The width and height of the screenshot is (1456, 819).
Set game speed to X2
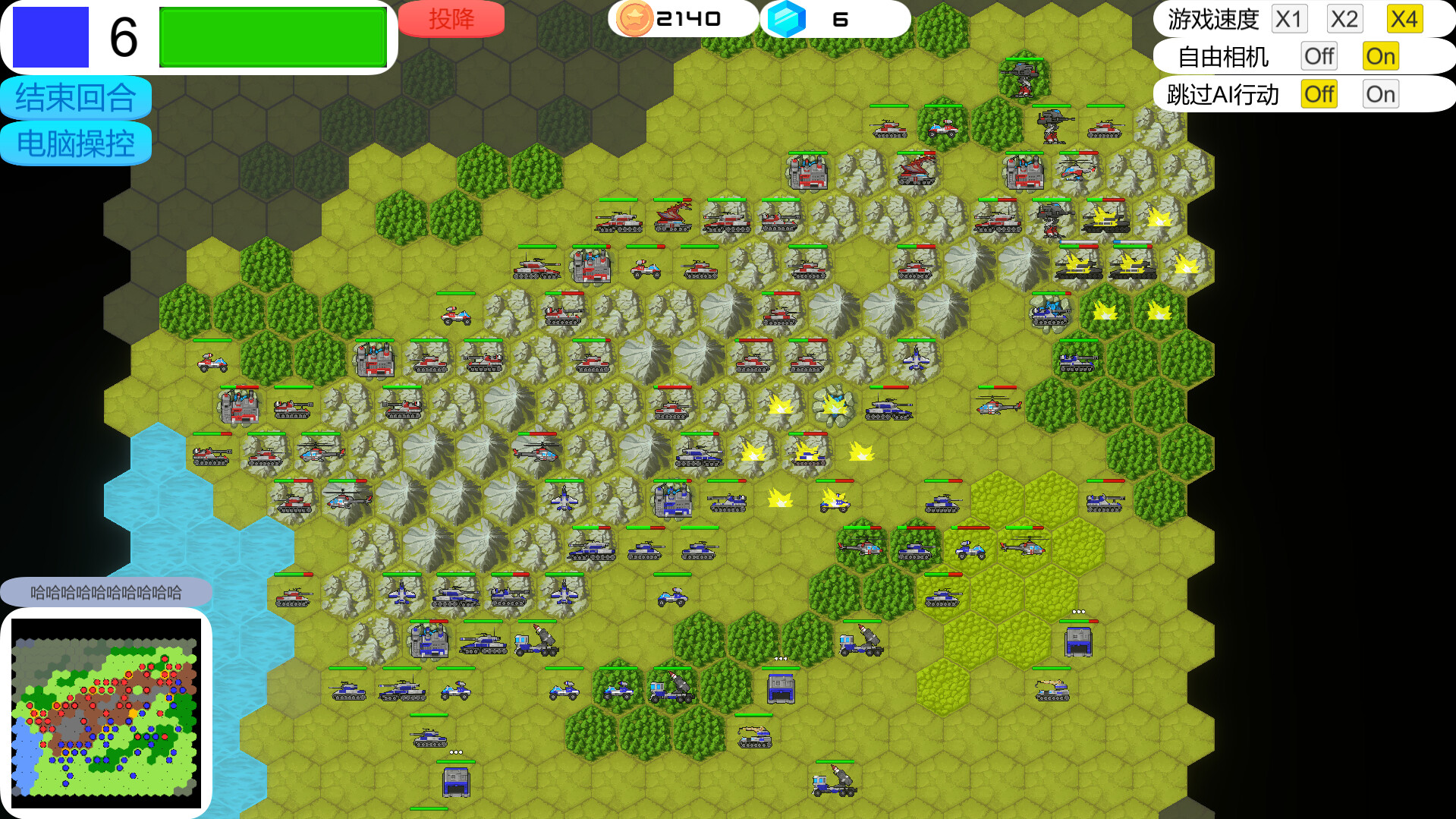point(1344,19)
